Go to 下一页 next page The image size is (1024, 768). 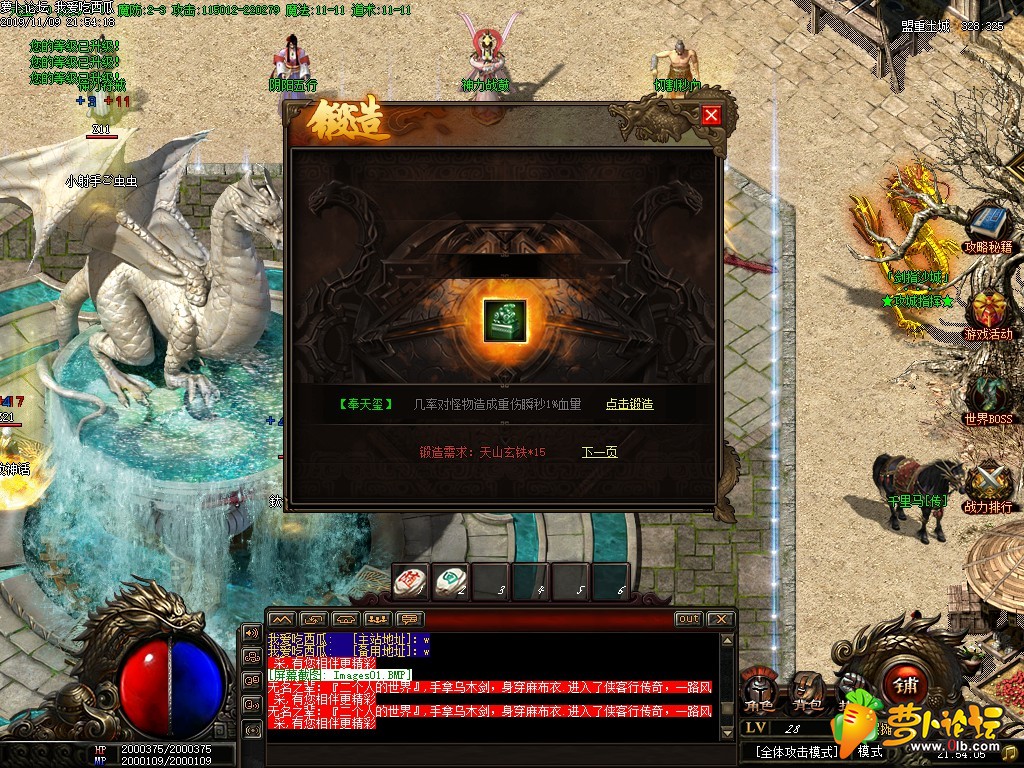point(599,452)
